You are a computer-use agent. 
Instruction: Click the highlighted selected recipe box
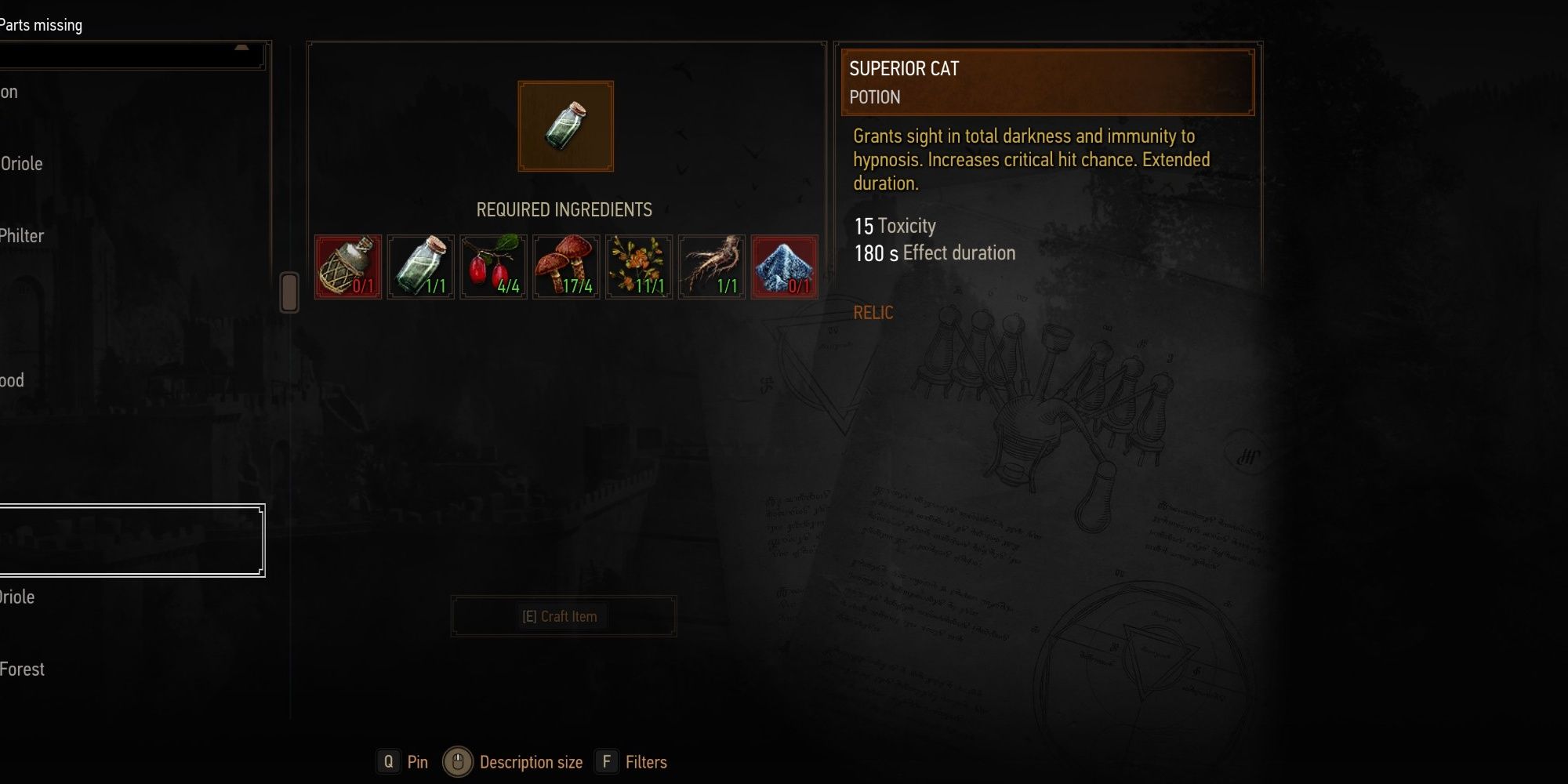(x=132, y=539)
